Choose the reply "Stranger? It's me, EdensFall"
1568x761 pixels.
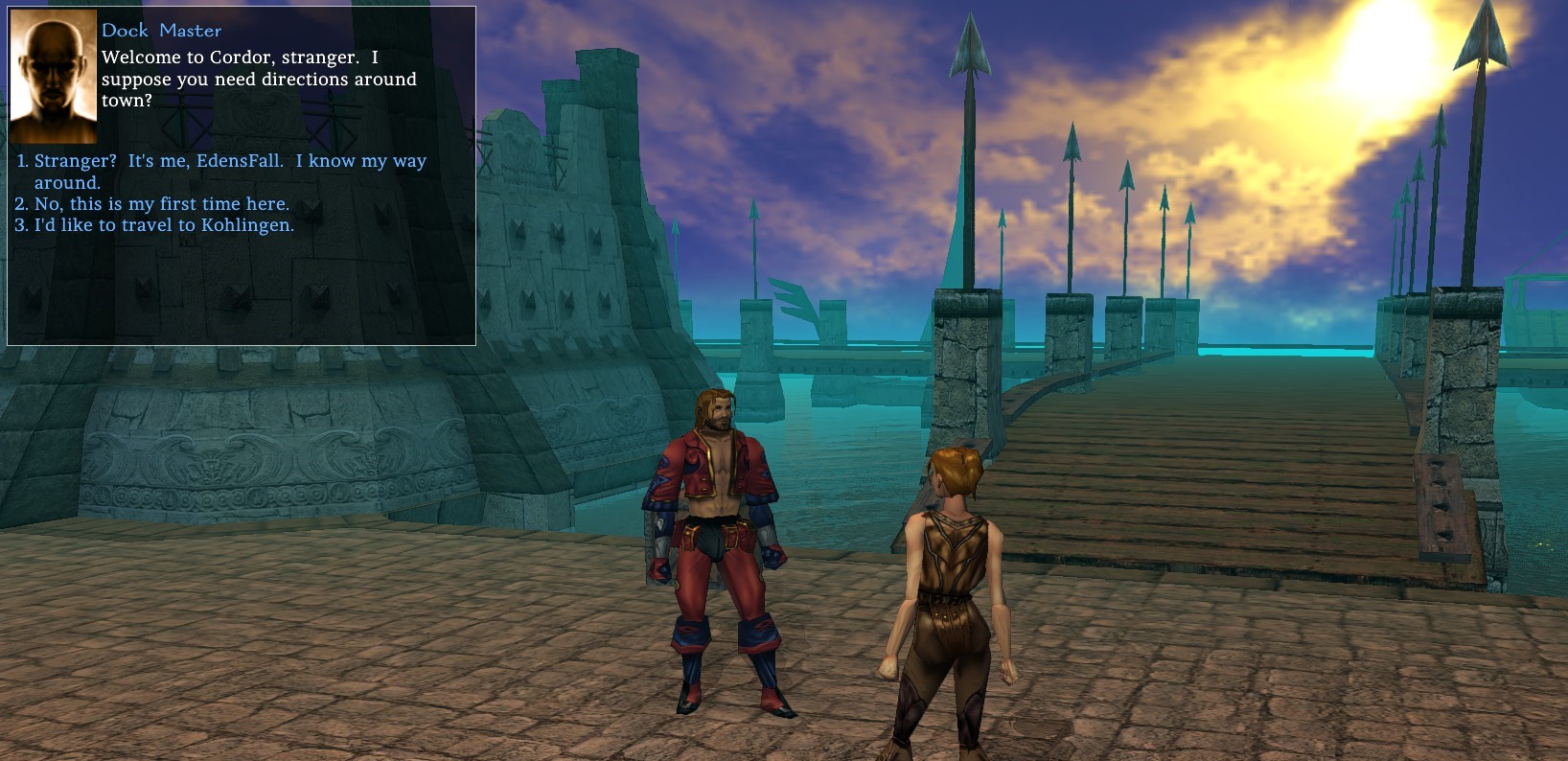[230, 162]
